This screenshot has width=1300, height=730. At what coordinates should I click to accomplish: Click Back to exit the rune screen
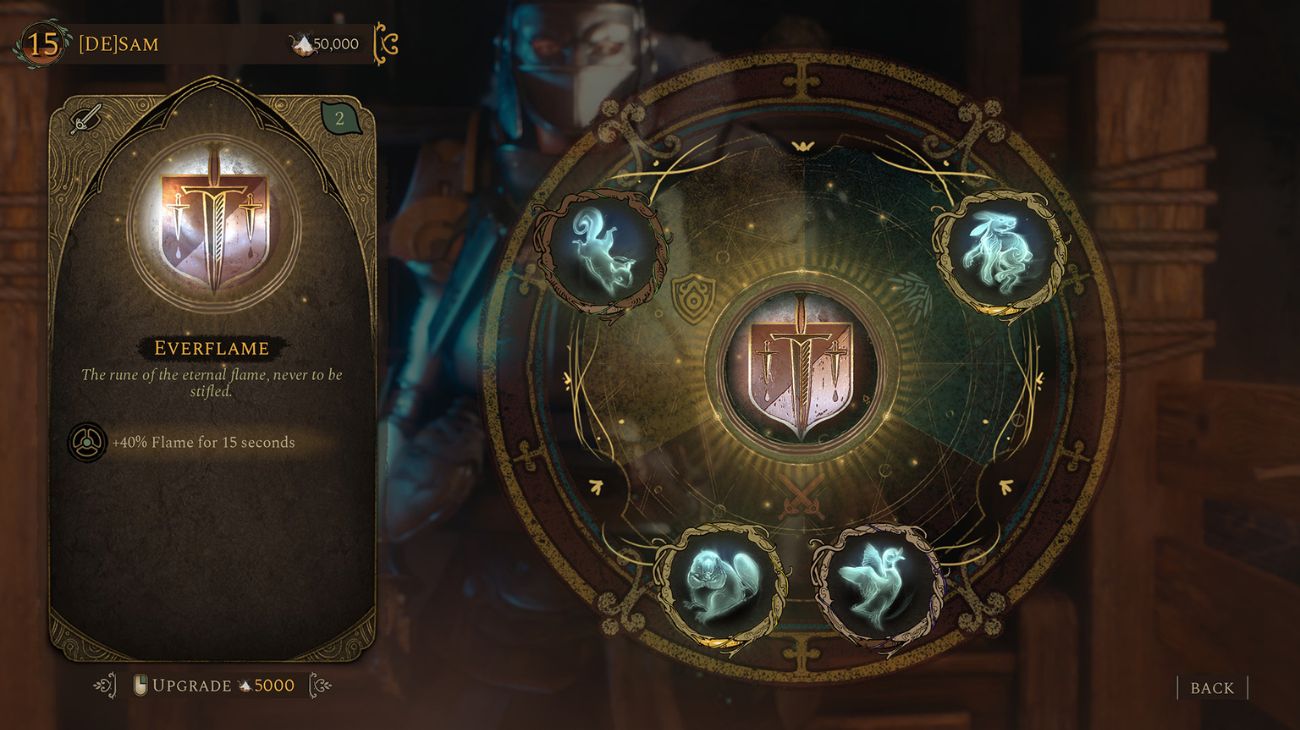pyautogui.click(x=1212, y=689)
